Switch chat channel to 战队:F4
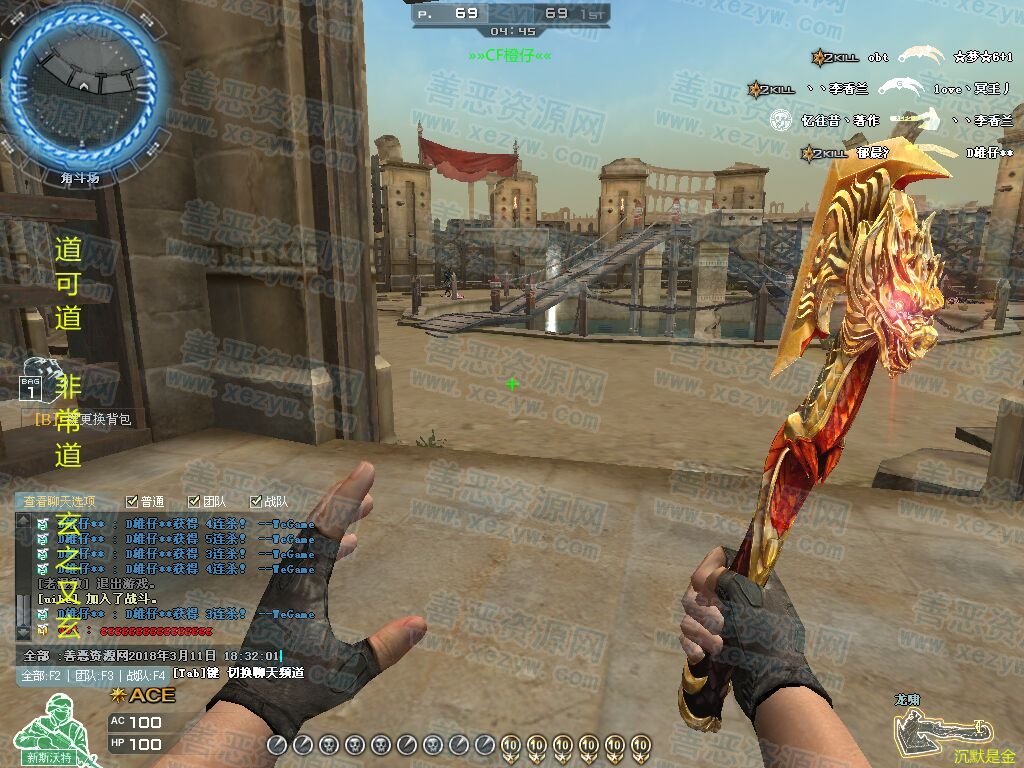The image size is (1024, 768). [x=146, y=675]
